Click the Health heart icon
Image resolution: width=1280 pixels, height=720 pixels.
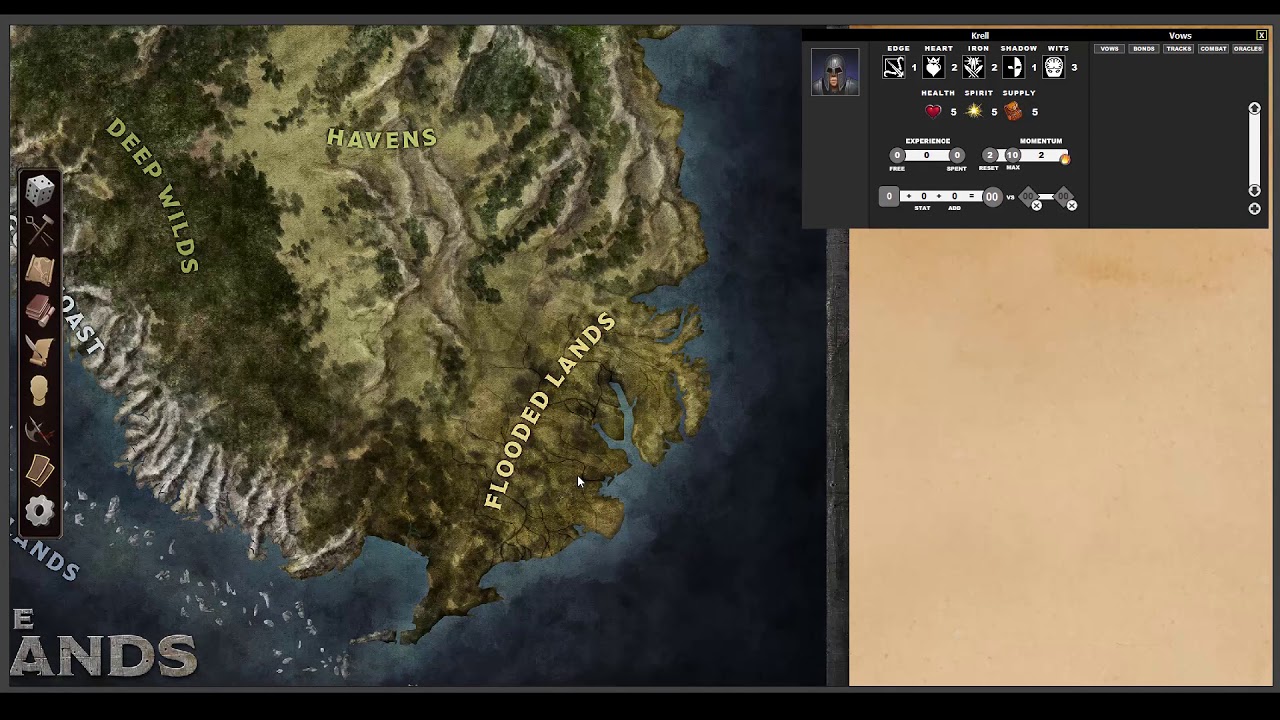[932, 111]
